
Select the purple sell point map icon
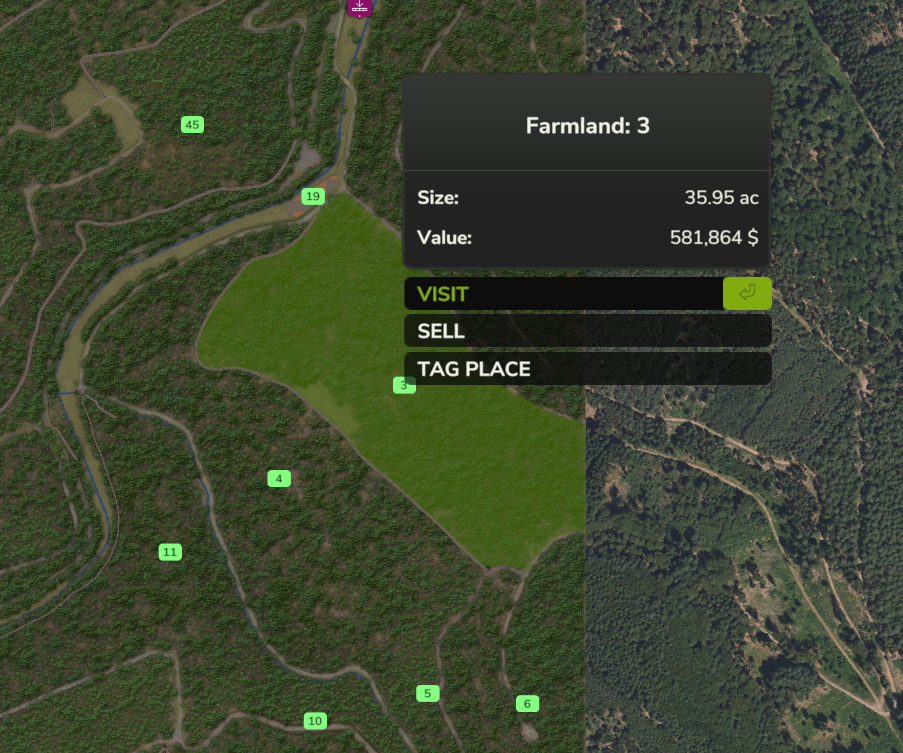(359, 6)
